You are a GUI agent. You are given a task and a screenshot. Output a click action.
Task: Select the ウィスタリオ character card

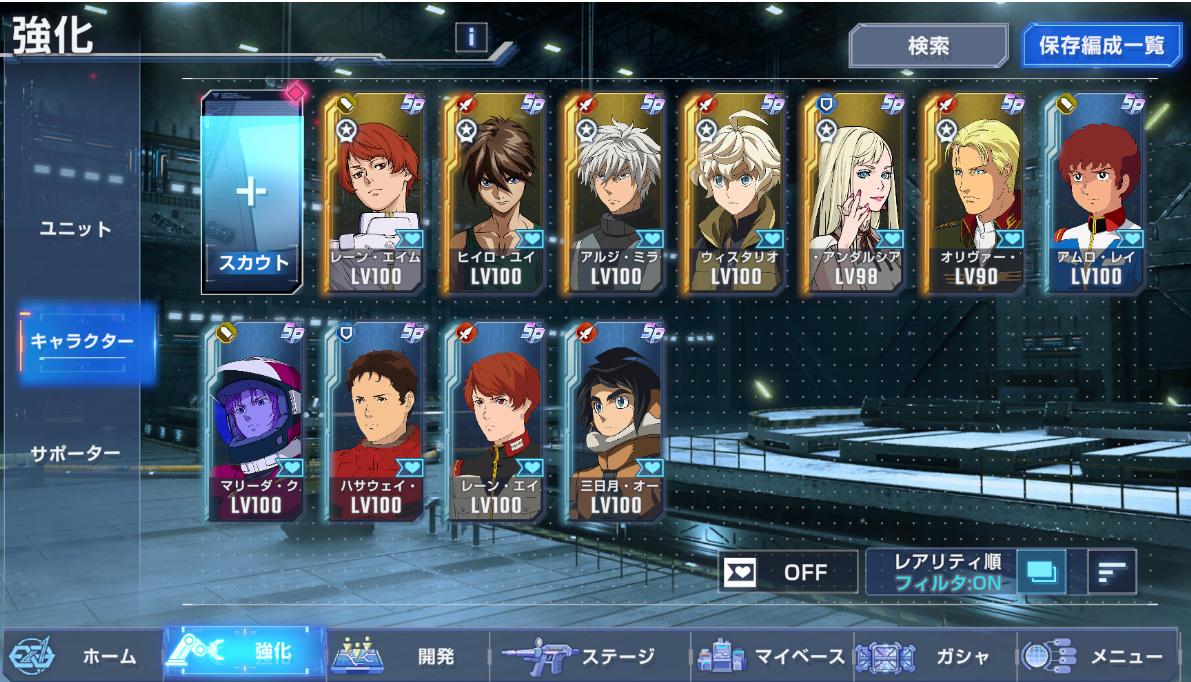[735, 193]
